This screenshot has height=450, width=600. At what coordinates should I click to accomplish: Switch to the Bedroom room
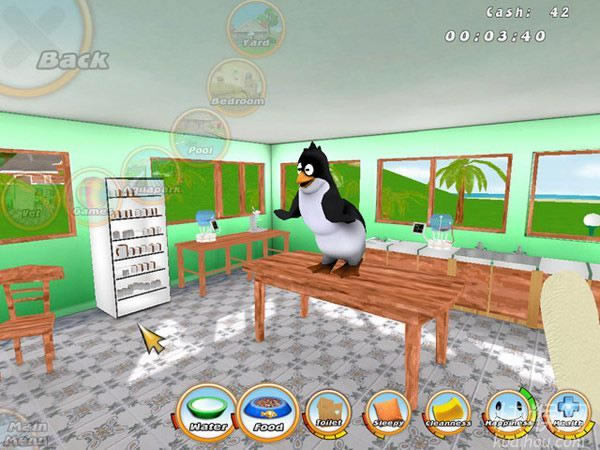pos(237,86)
